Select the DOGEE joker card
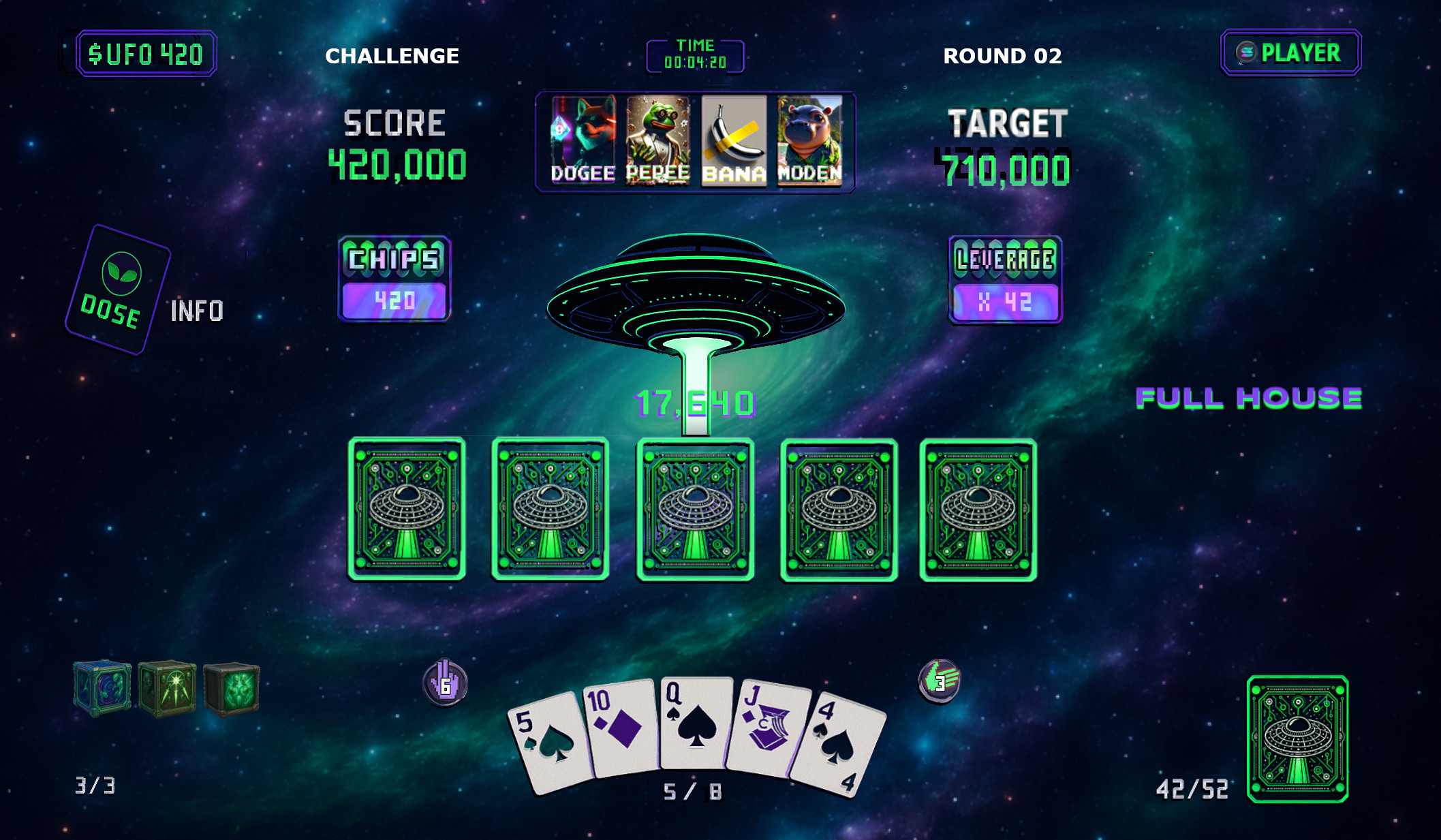The height and width of the screenshot is (840, 1441). coord(584,140)
